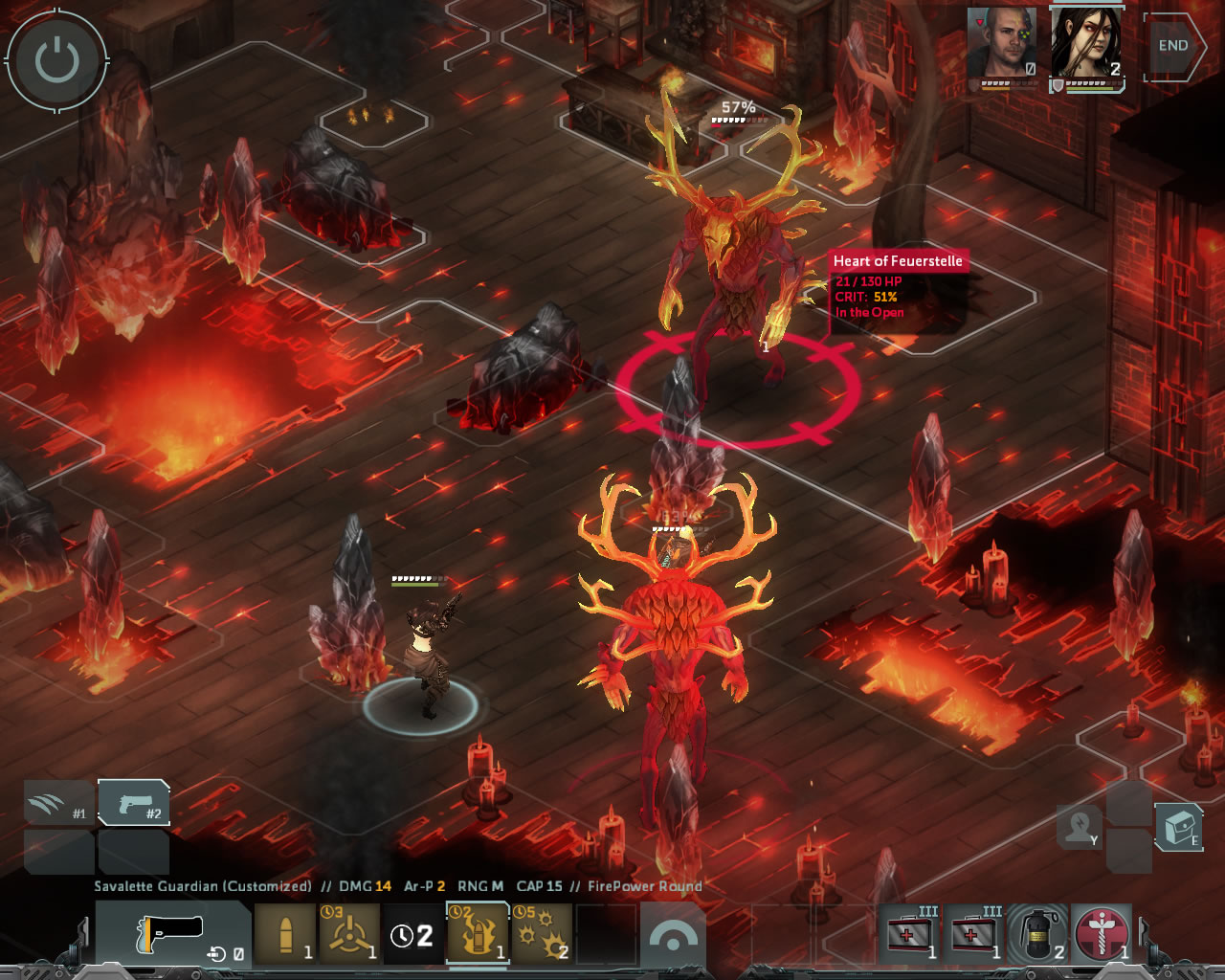Choose the single bullet shot ability

click(285, 934)
